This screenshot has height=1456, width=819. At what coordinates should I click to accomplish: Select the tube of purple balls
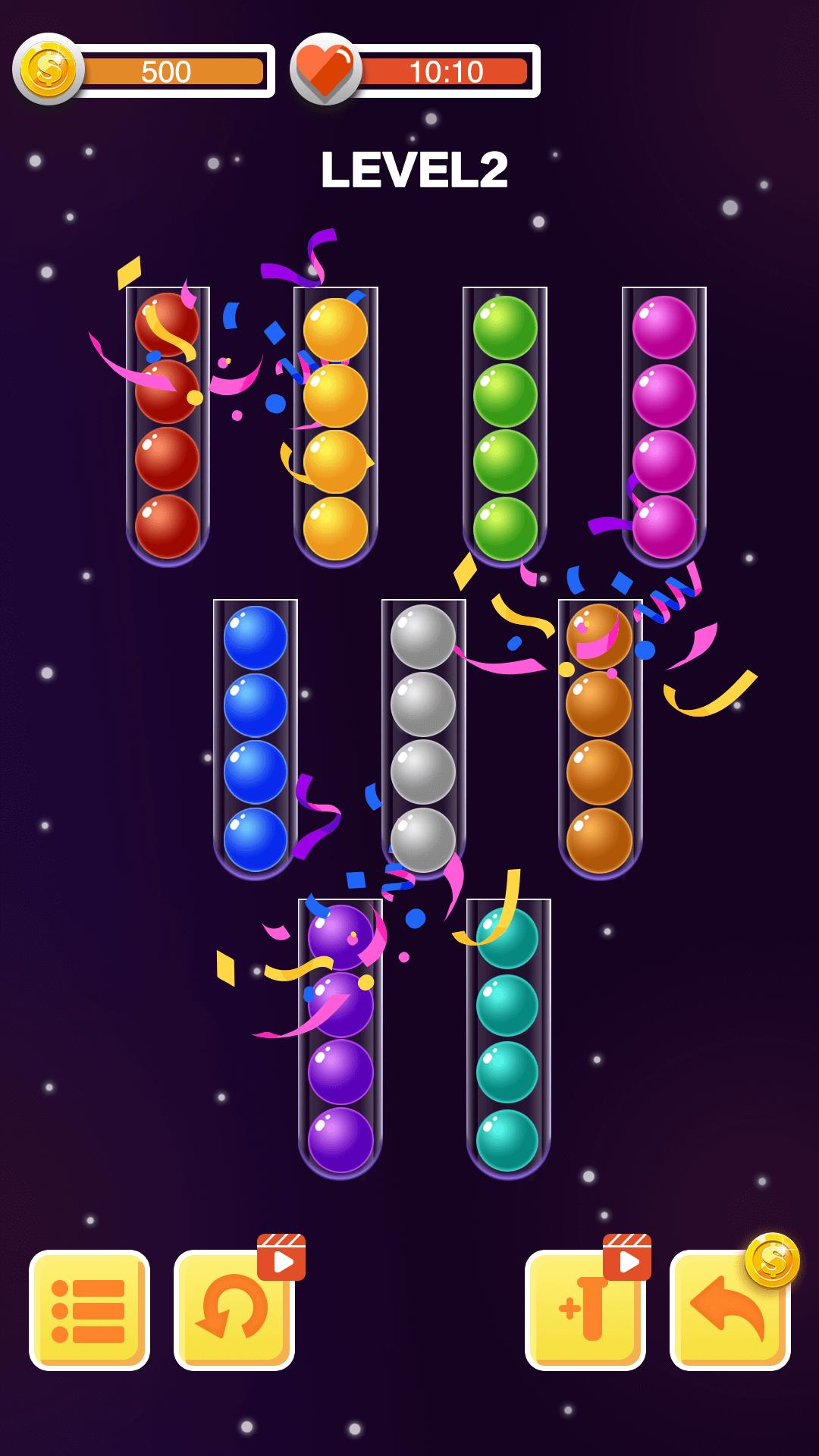(x=340, y=1037)
